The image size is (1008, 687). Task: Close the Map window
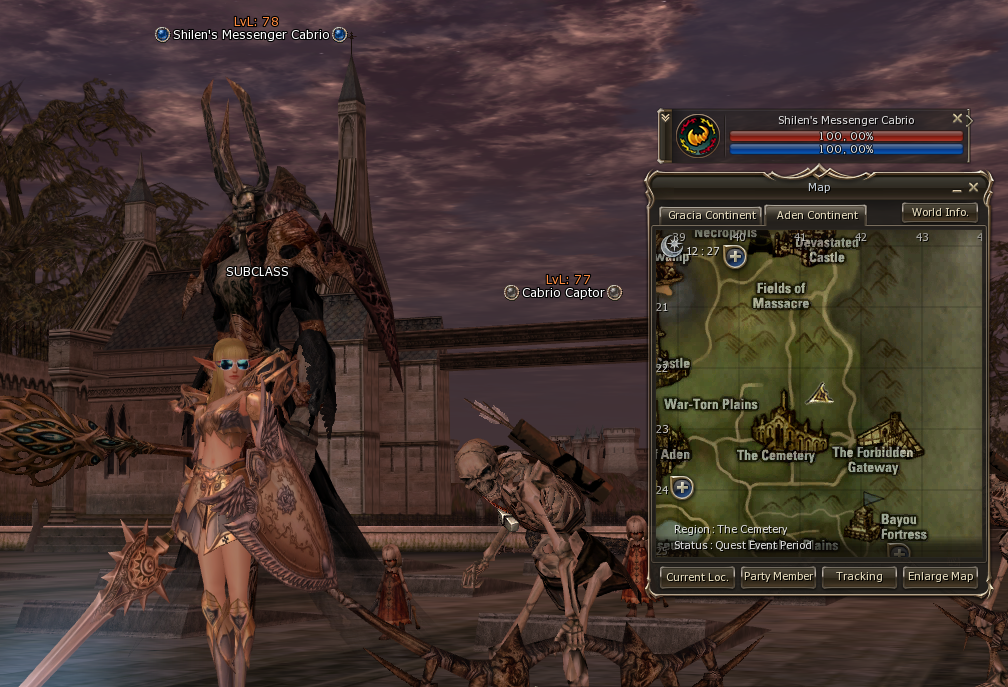coord(973,187)
